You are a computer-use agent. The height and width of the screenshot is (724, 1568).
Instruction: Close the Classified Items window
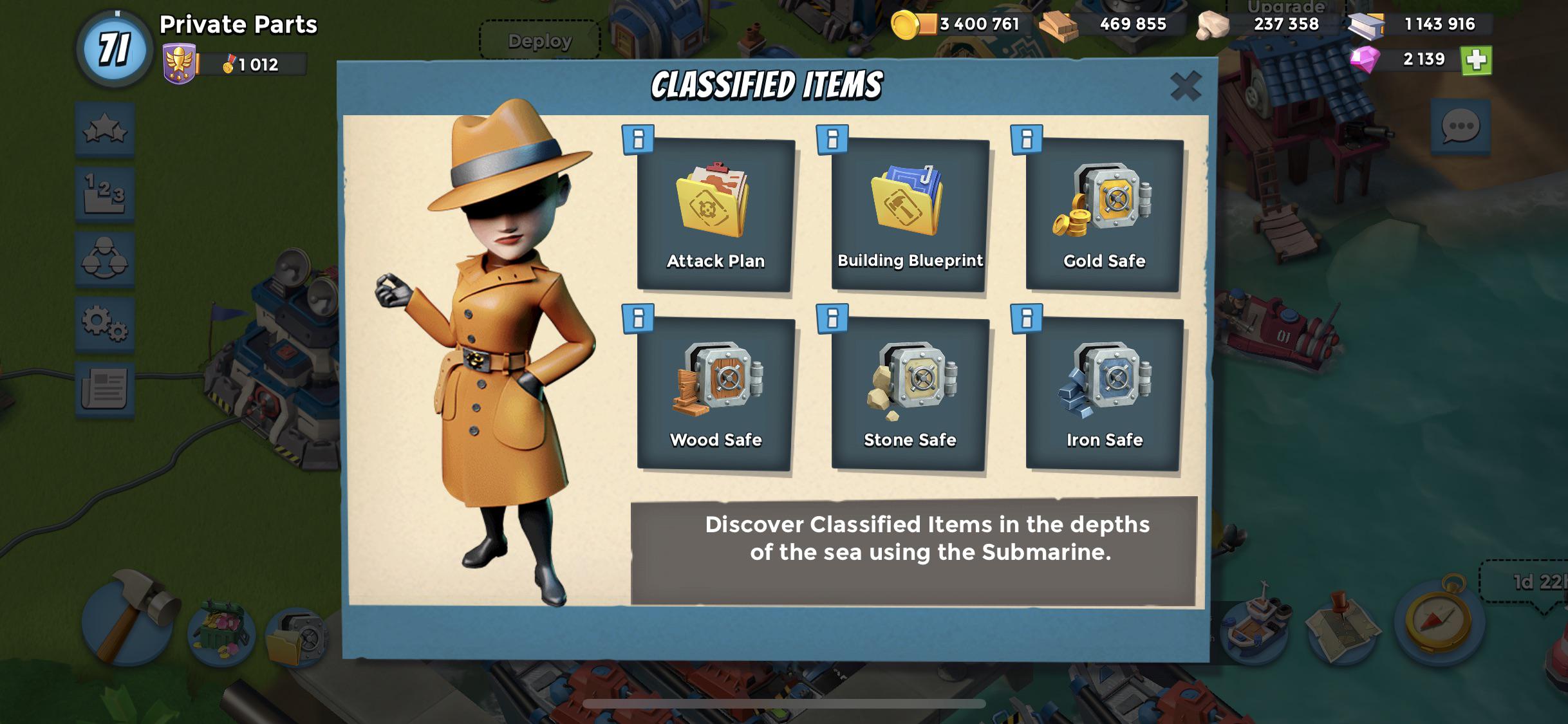point(1186,86)
